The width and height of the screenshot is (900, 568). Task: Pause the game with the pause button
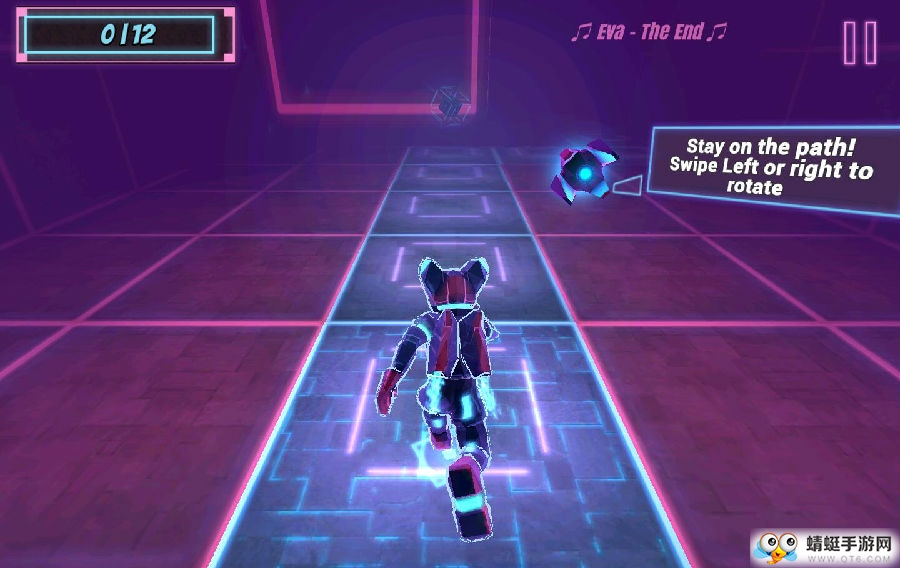tap(859, 43)
